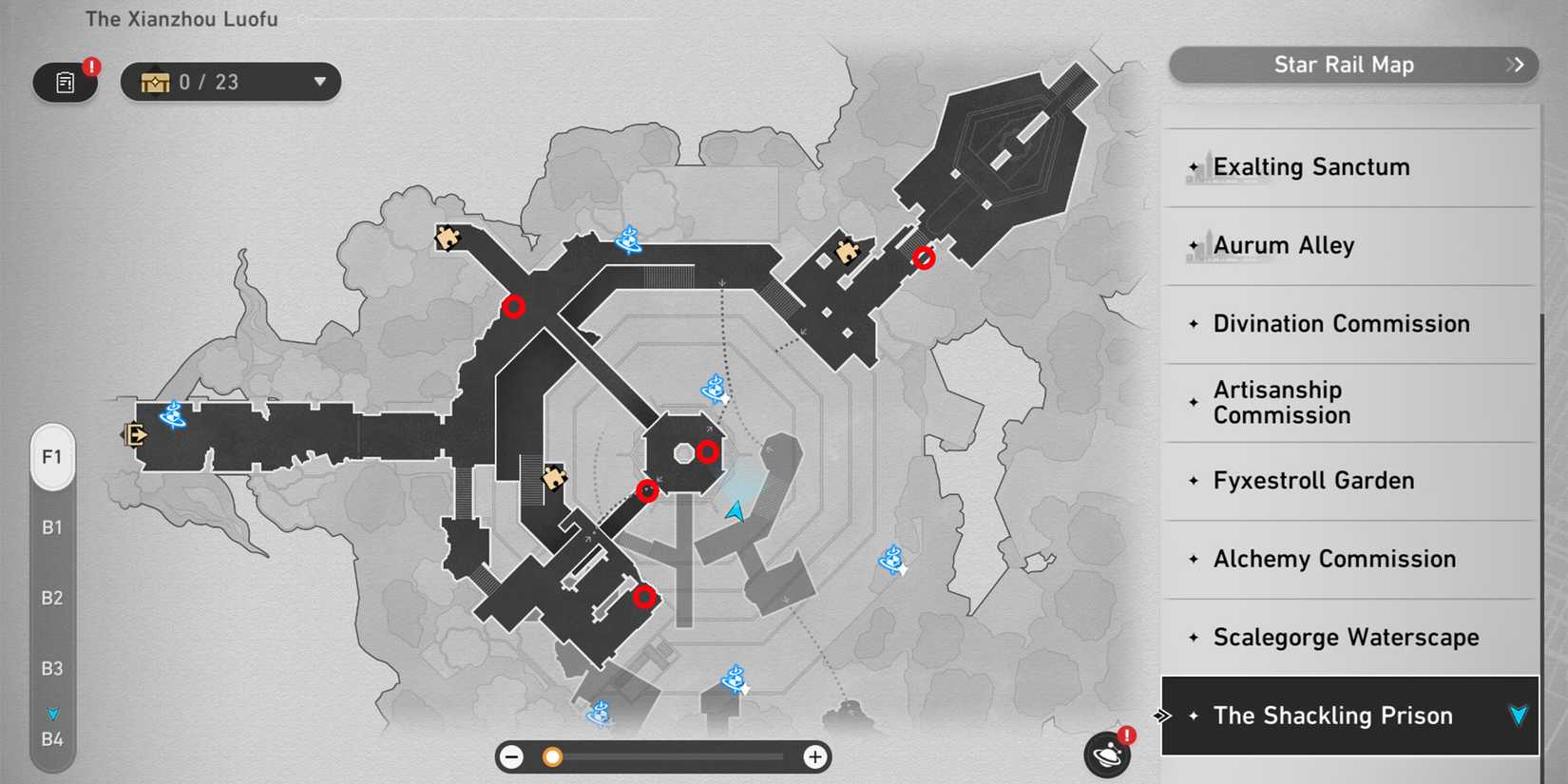Select the bookmark exit icon on the map's left edge
1568x784 pixels.
point(136,435)
